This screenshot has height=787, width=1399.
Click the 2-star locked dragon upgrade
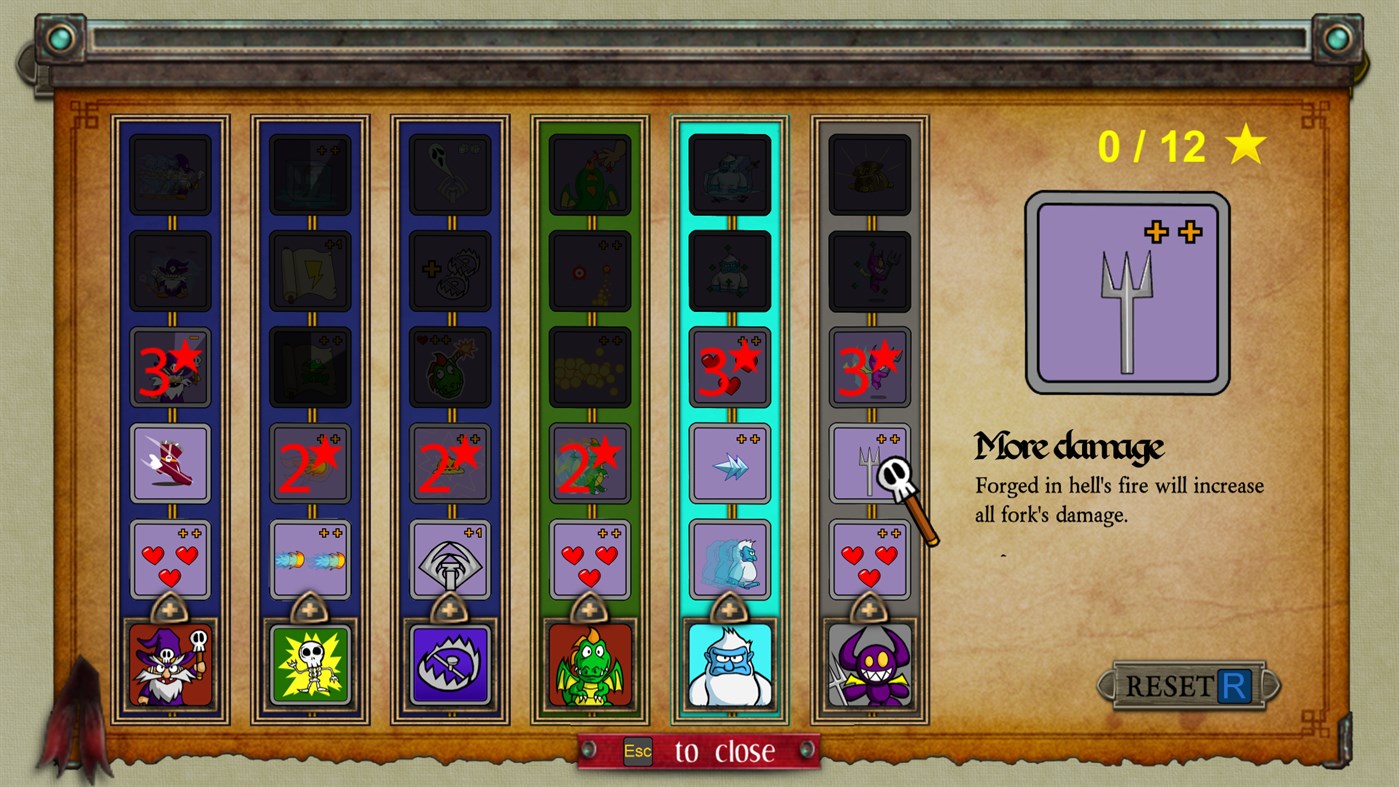(x=589, y=463)
